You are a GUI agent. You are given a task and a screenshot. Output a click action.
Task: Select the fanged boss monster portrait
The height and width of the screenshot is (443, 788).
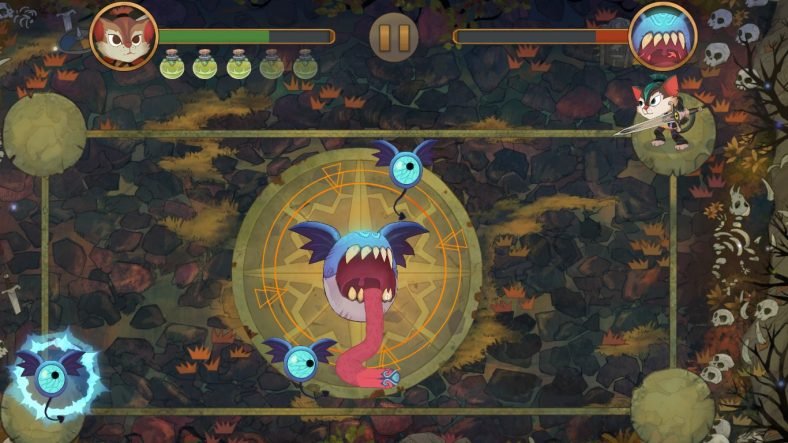pyautogui.click(x=663, y=36)
